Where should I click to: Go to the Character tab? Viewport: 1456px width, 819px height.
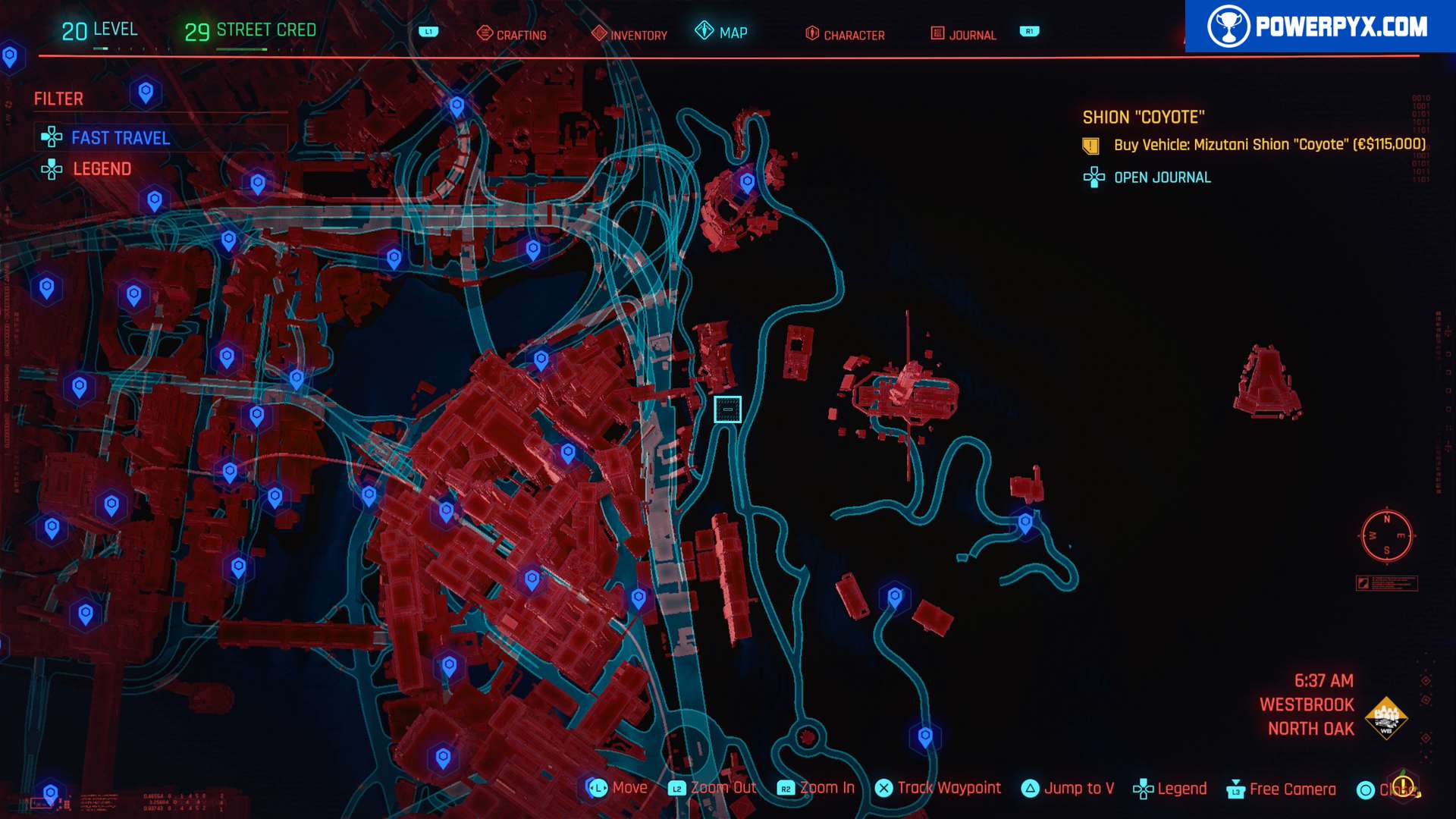pyautogui.click(x=845, y=34)
